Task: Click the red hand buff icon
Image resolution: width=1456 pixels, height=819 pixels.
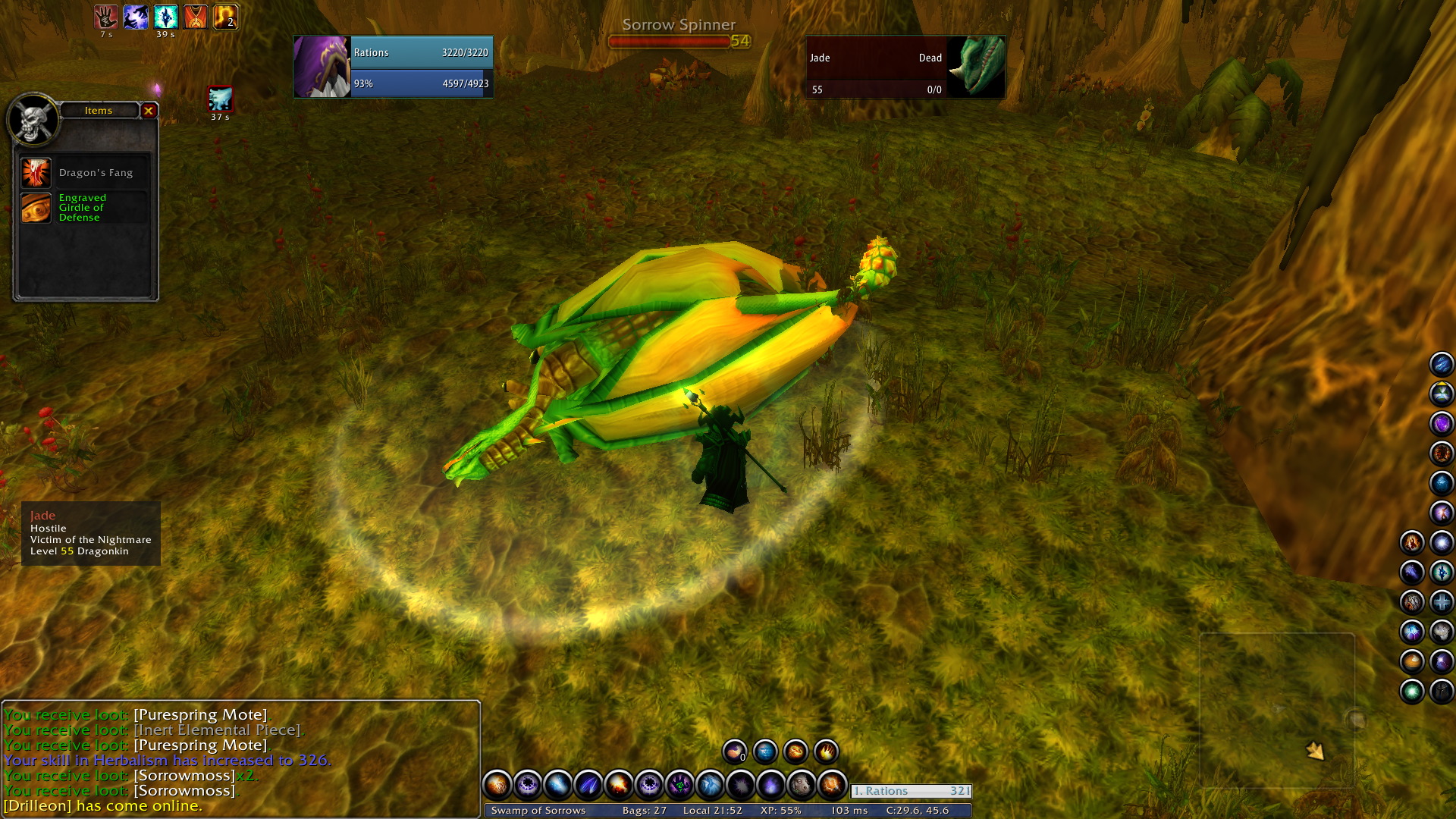Action: click(105, 17)
